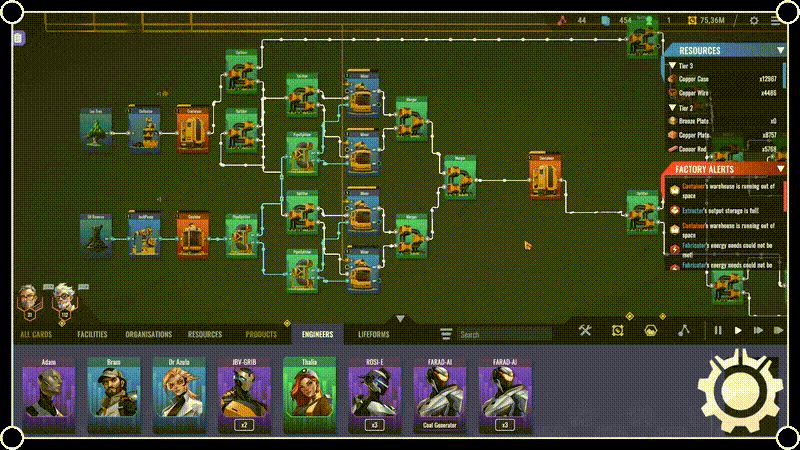The image size is (800, 450).
Task: Resume the simulation at normal speed
Action: click(738, 330)
